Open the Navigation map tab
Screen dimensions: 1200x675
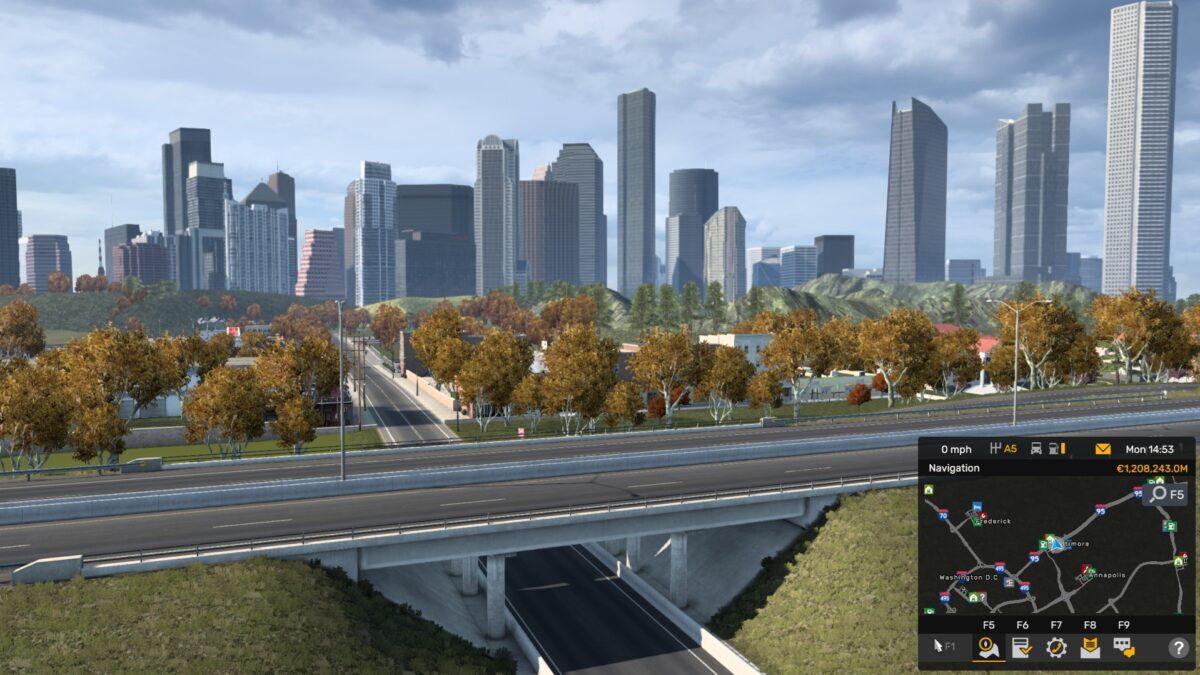(990, 647)
